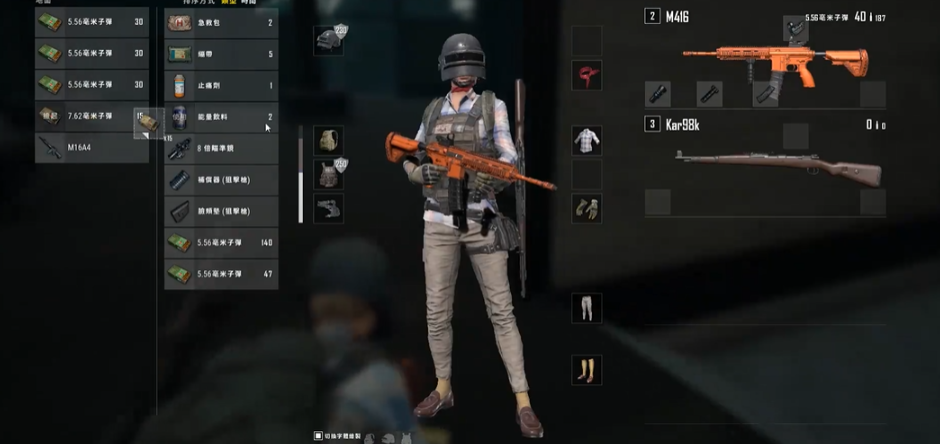Select the 5.56 ammo stack of 140
Viewport: 940px width, 444px height.
pos(221,242)
